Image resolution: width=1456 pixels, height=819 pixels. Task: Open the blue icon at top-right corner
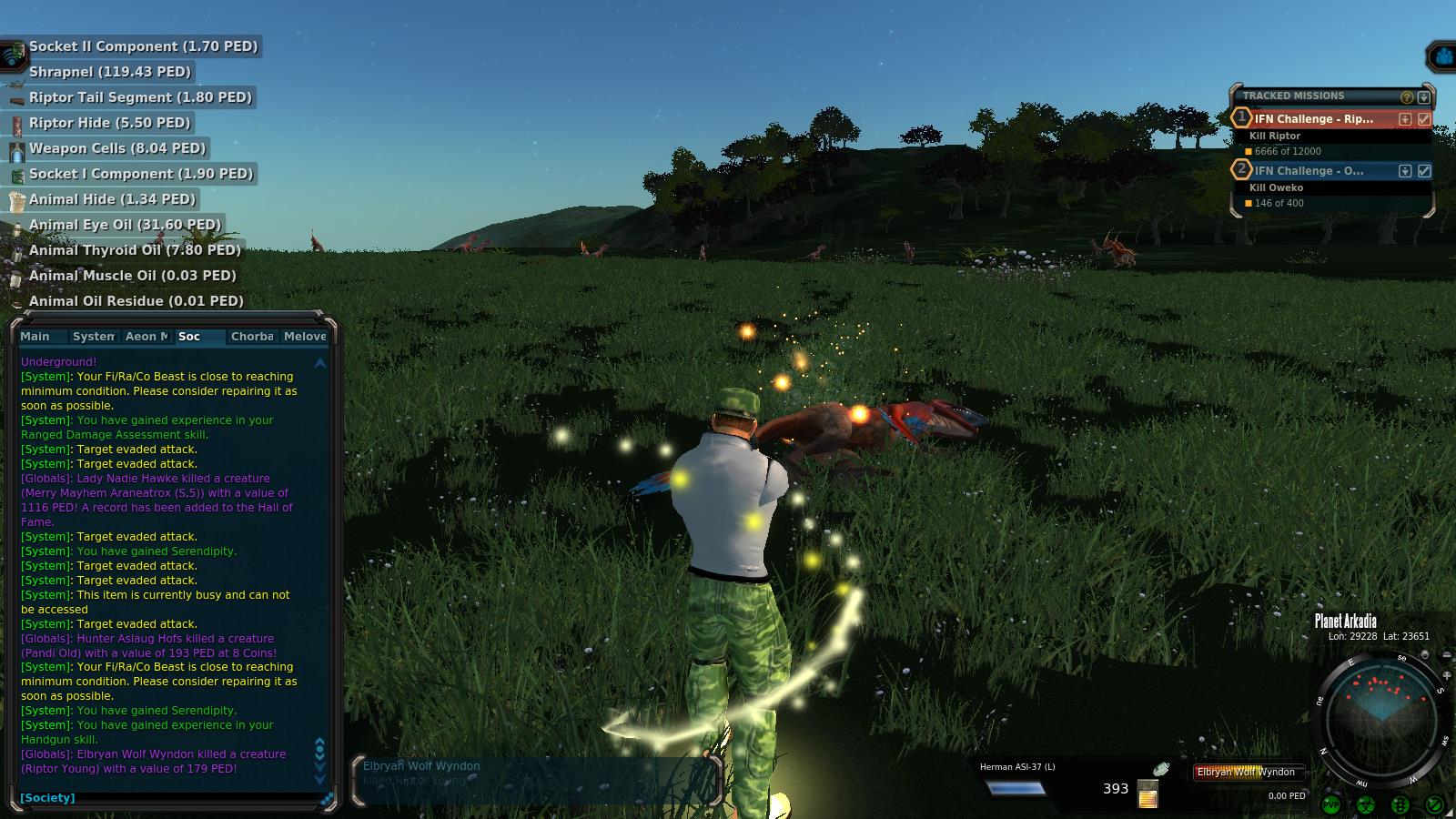[x=1442, y=57]
